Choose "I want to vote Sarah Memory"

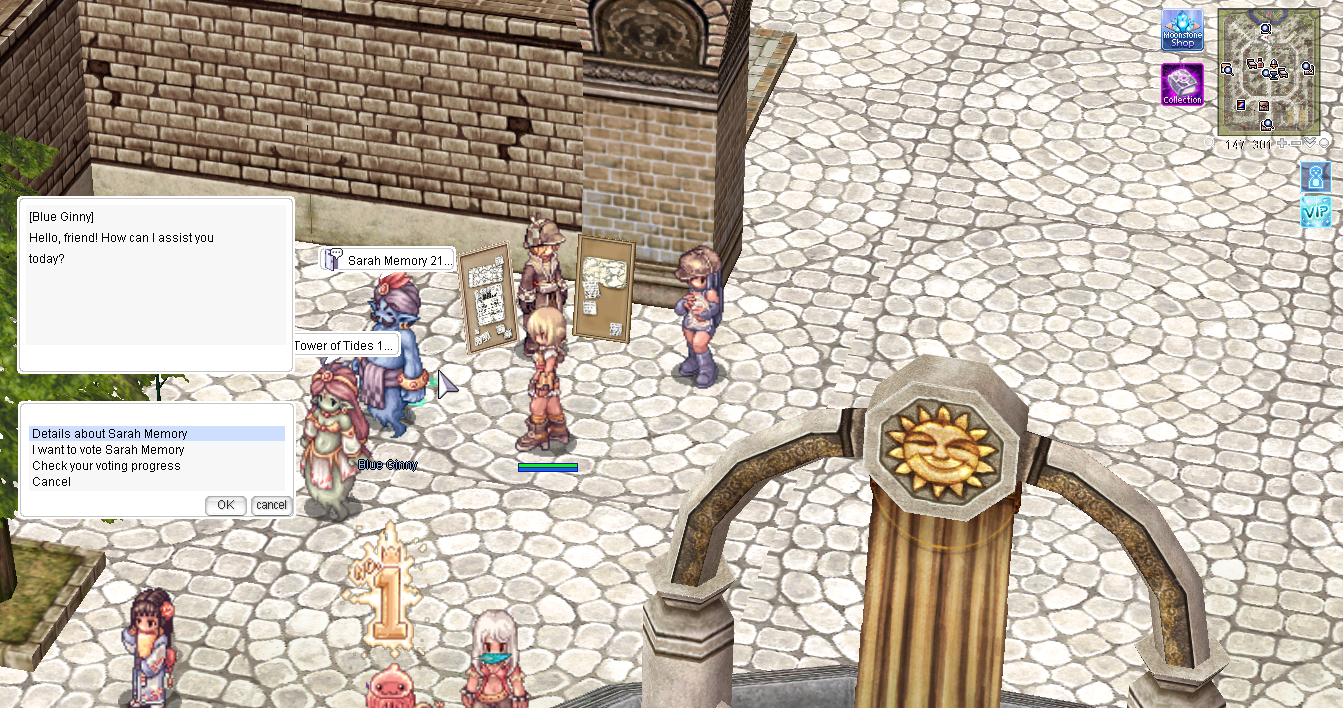[108, 450]
